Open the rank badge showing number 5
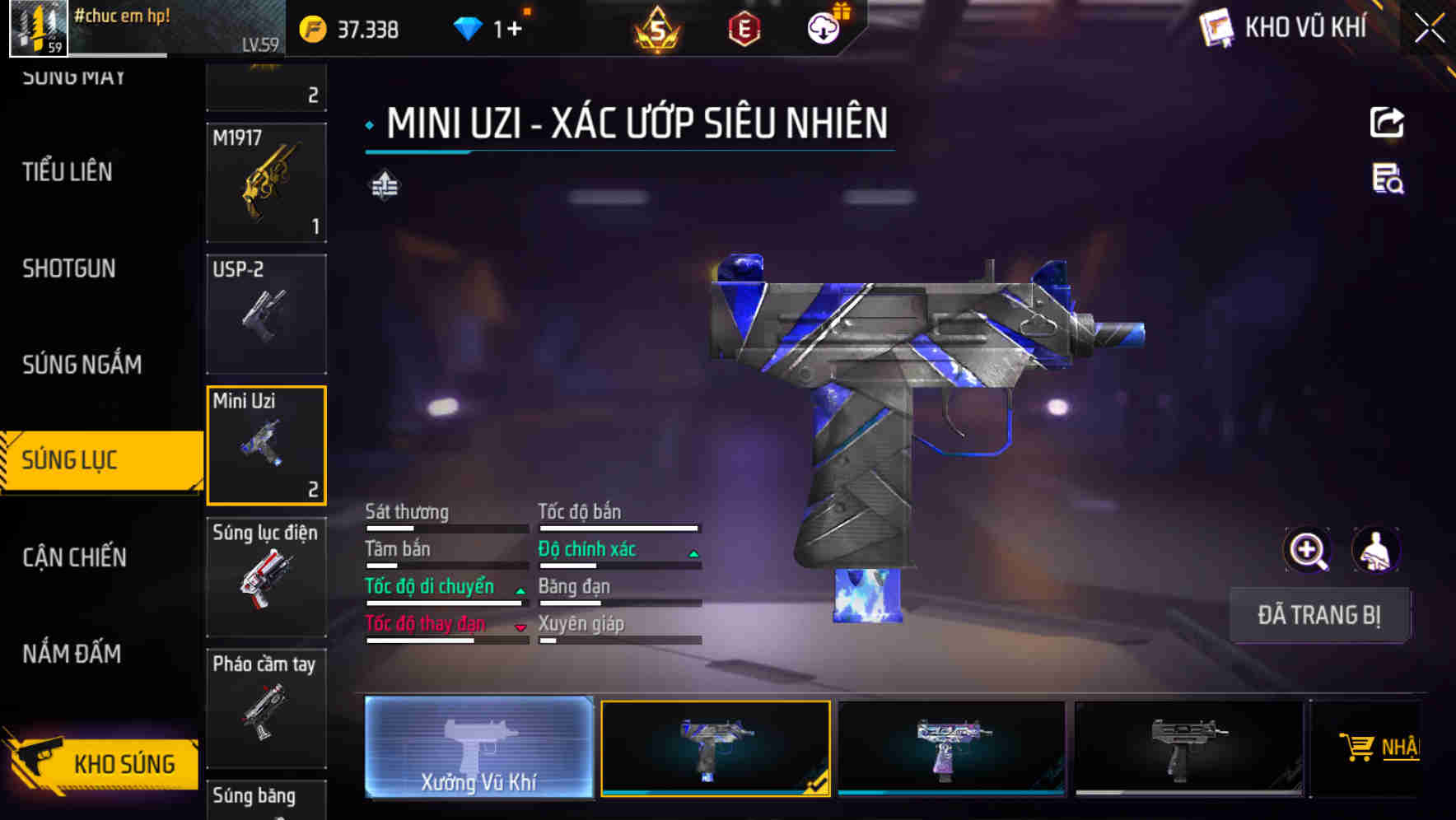 point(655,29)
